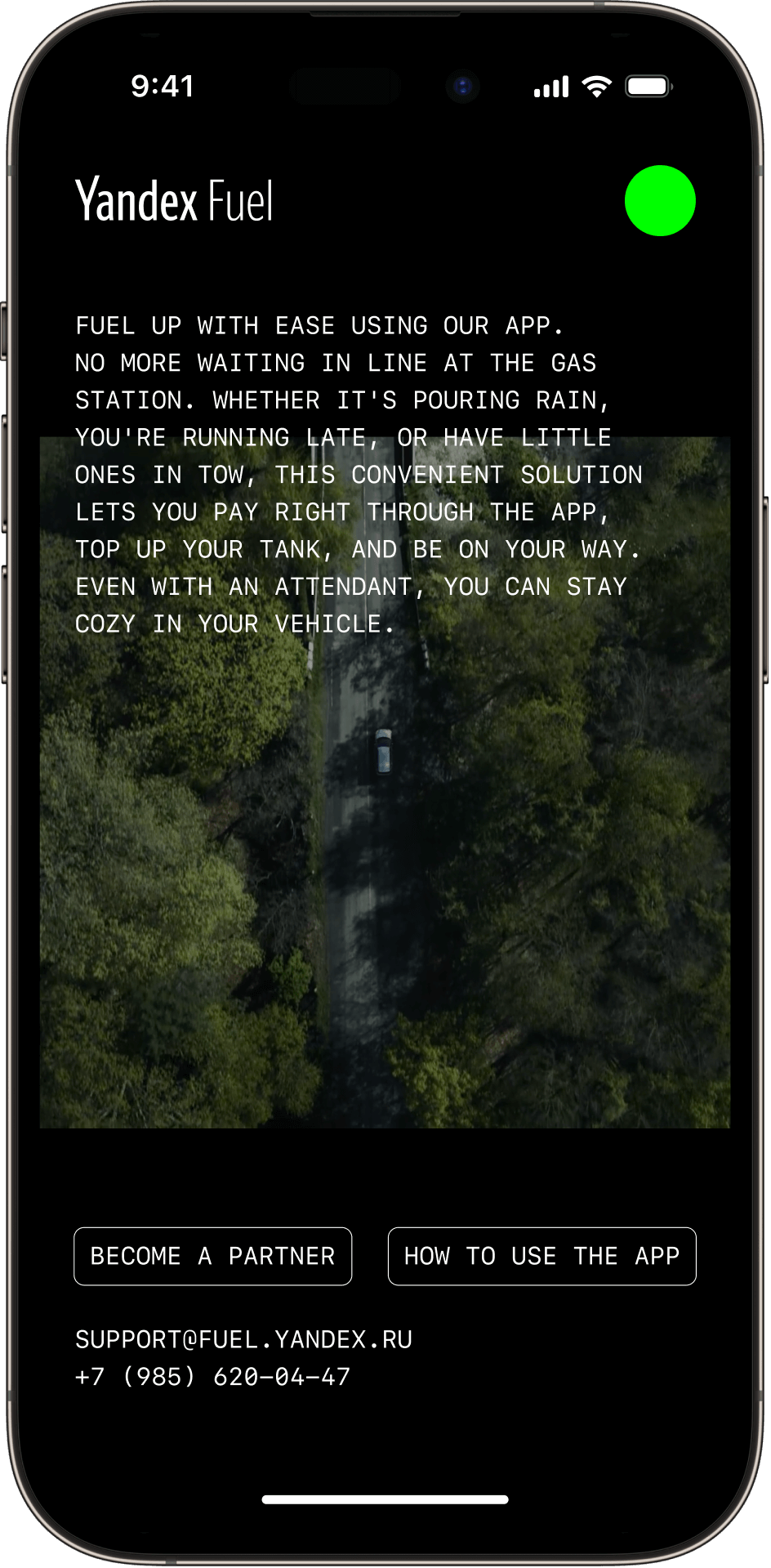Select the Yandex Fuel logo
This screenshot has height=1568, width=771.
point(174,201)
